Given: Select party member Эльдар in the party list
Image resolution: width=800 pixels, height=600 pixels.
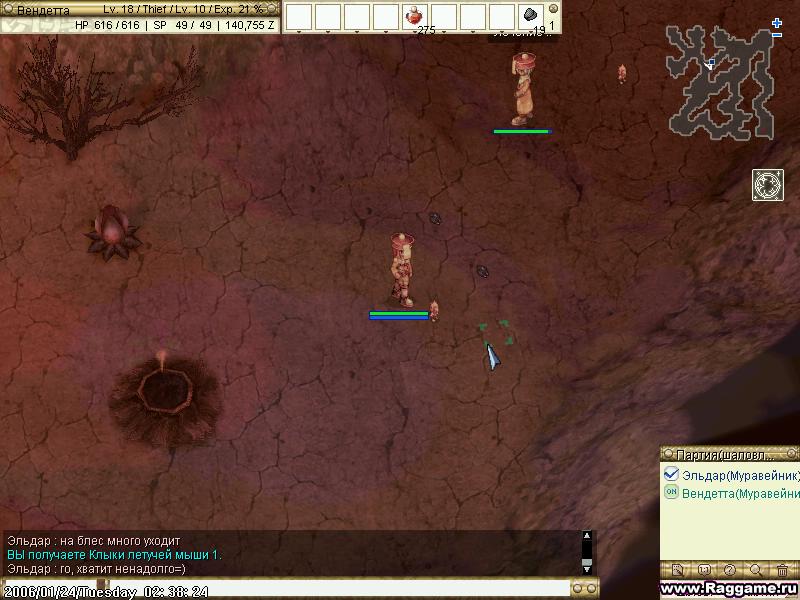Looking at the screenshot, I should [735, 475].
